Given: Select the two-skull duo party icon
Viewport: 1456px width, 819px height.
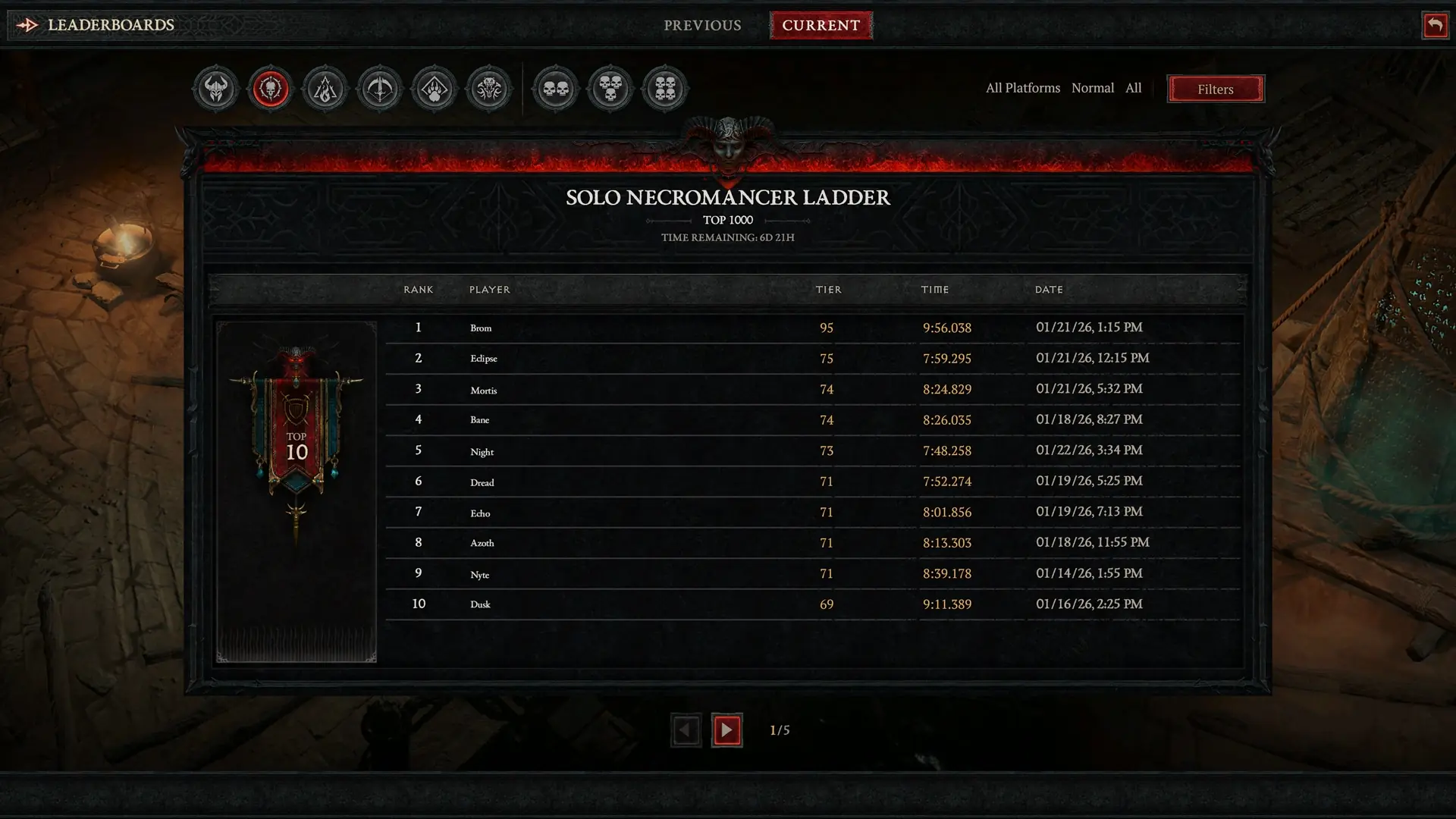Looking at the screenshot, I should [556, 88].
